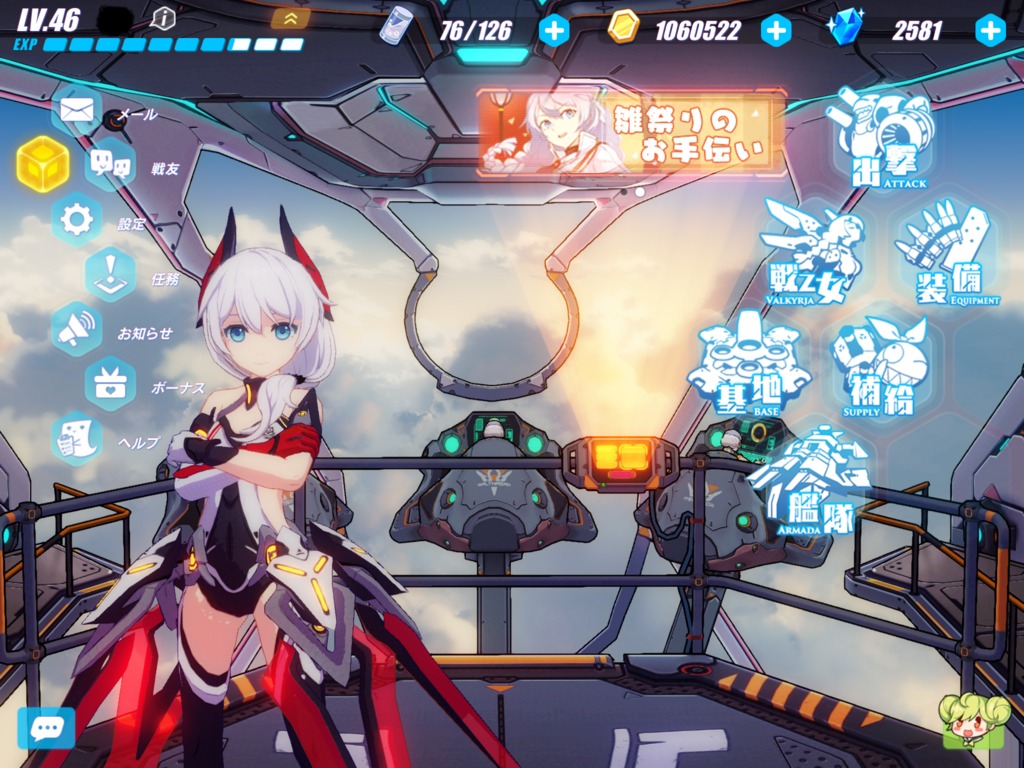Tap the info icon beside the level

click(x=163, y=17)
